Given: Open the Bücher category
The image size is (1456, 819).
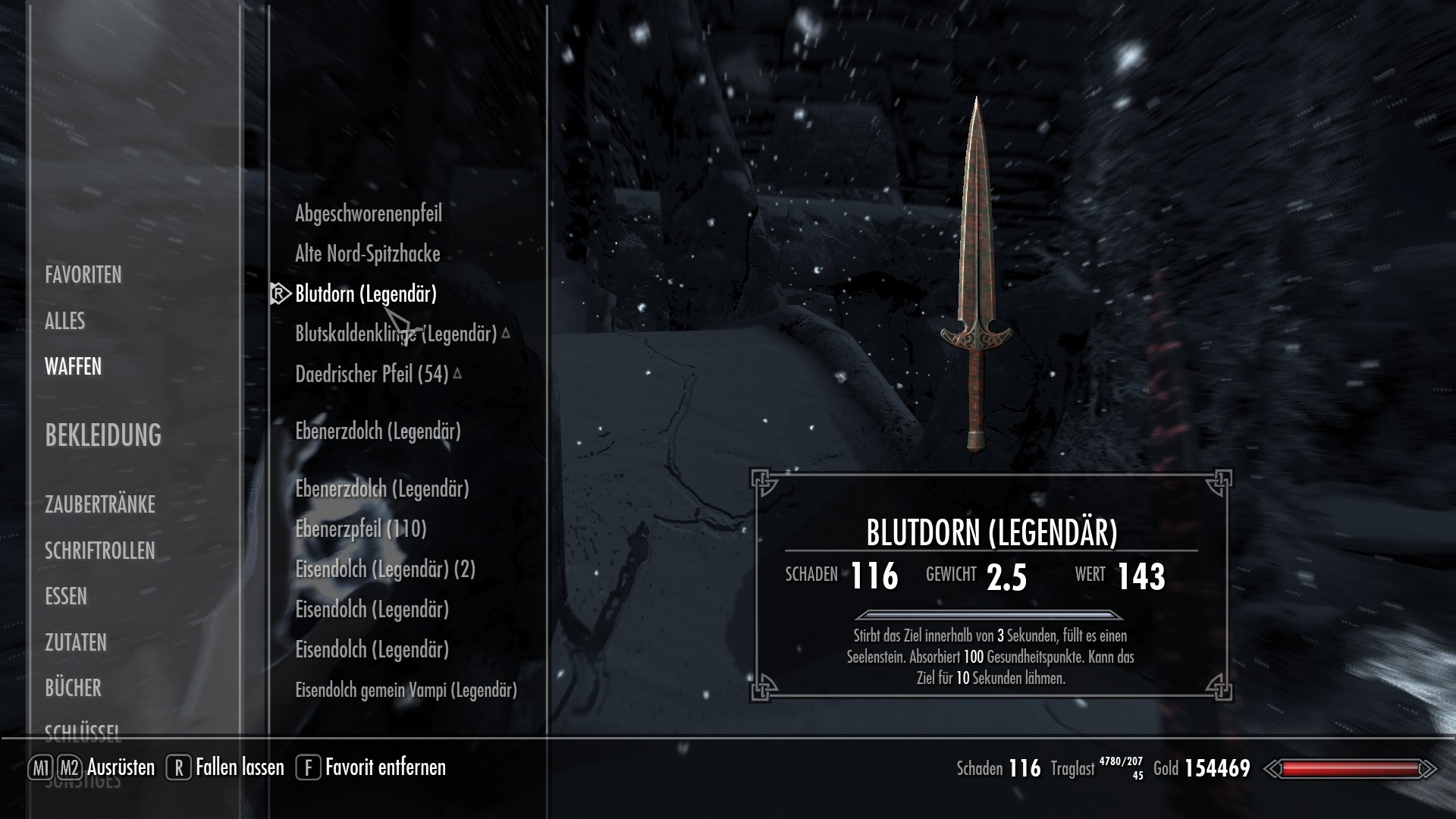Looking at the screenshot, I should pyautogui.click(x=73, y=689).
